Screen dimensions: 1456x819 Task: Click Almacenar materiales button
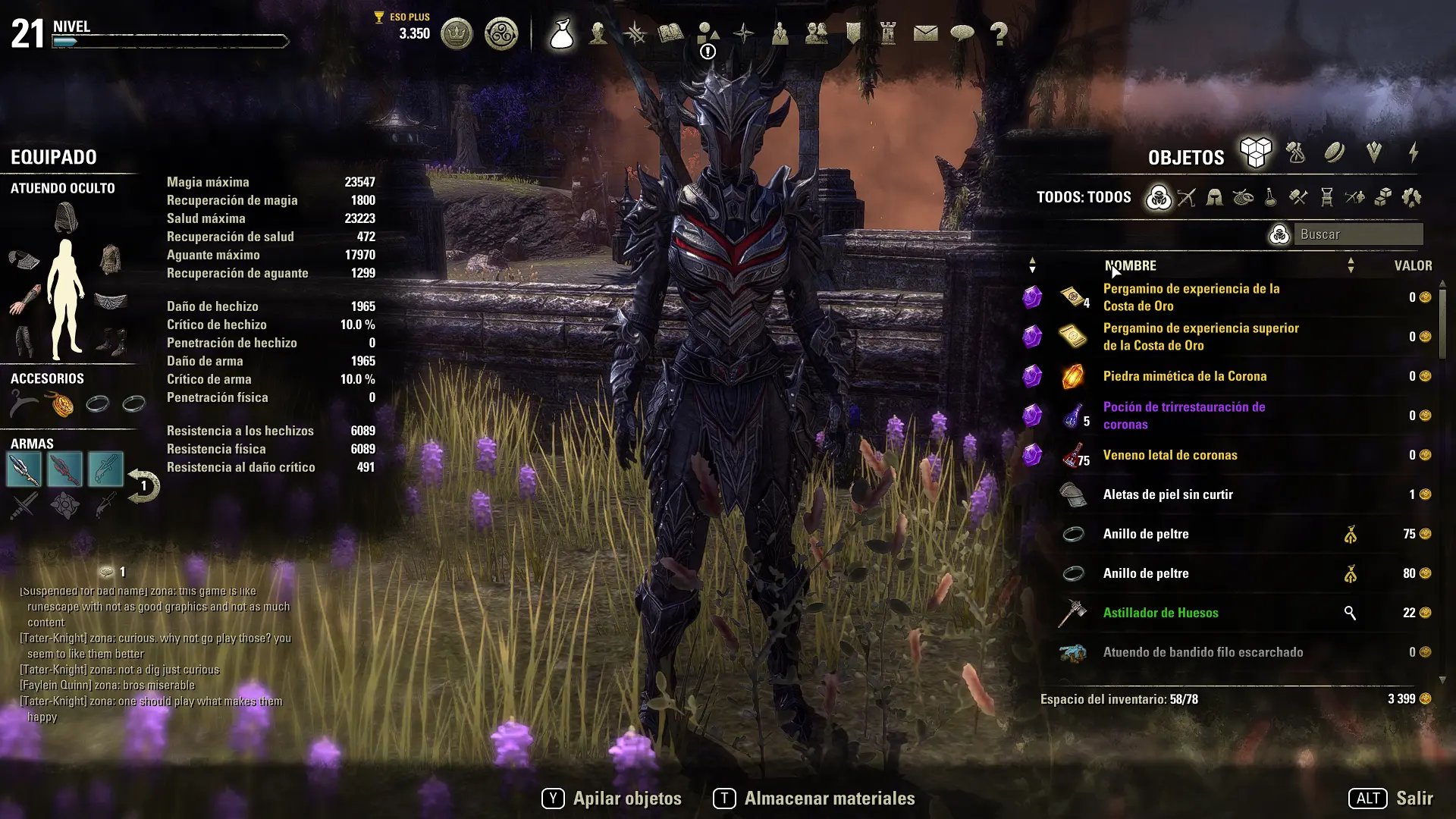(814, 799)
